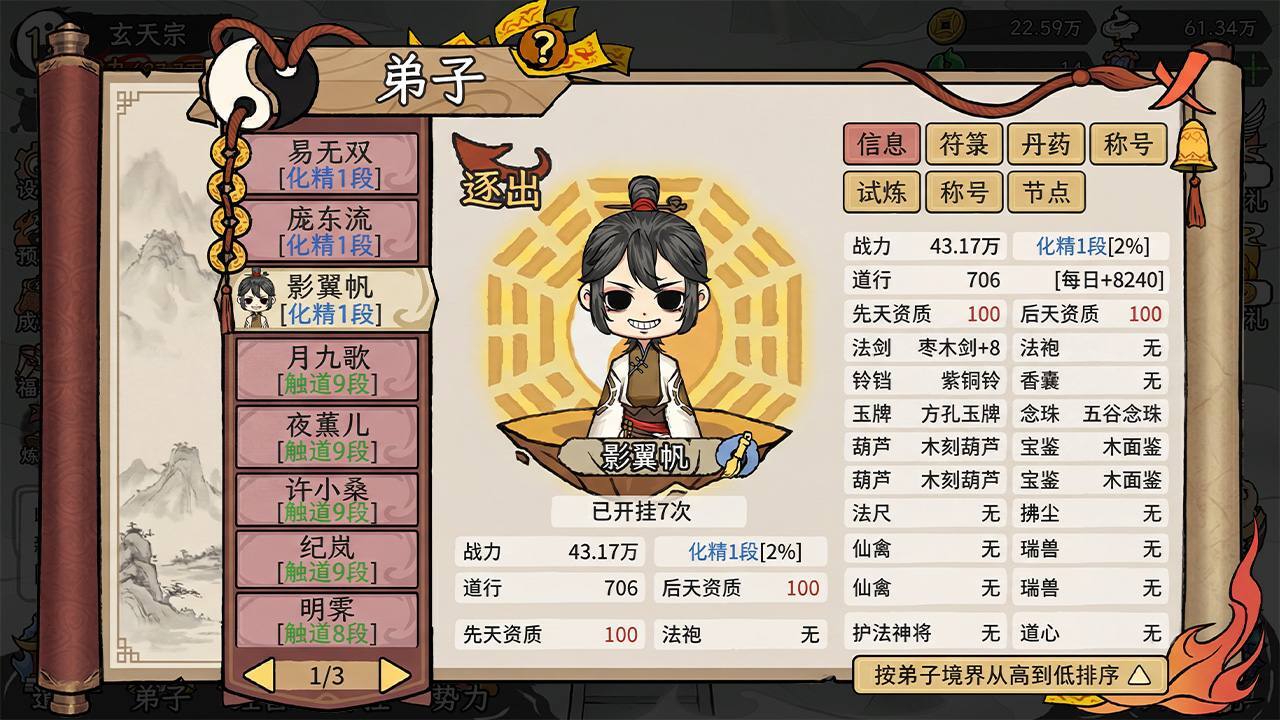Switch to the 丹药 elixir tab
This screenshot has width=1280, height=720.
[x=1046, y=145]
